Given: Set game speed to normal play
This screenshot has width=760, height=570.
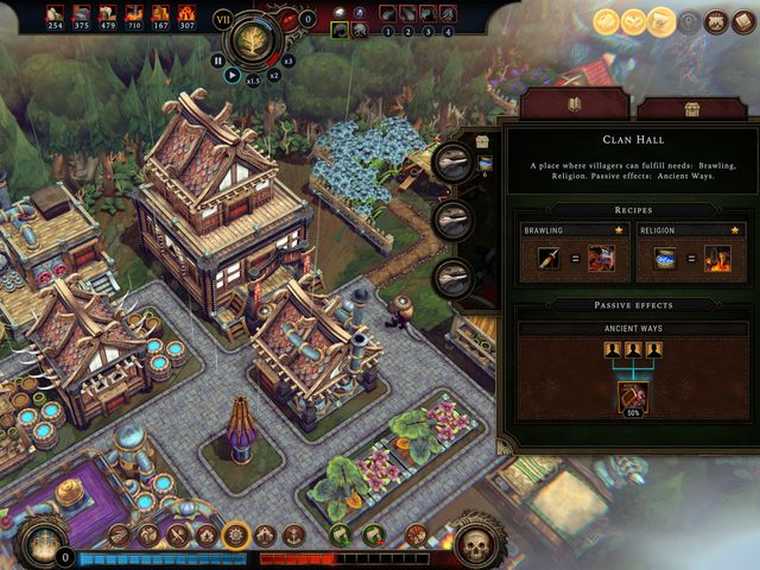Looking at the screenshot, I should tap(233, 74).
